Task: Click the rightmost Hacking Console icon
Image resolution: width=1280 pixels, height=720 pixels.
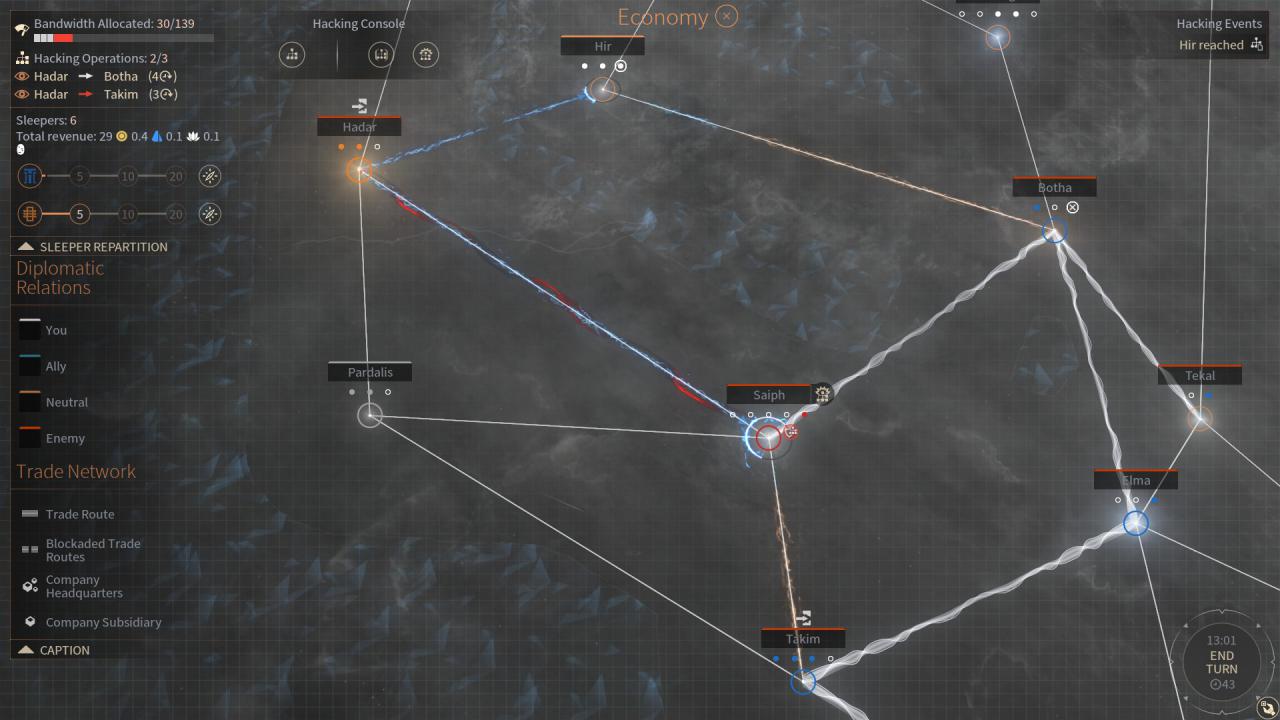Action: (426, 55)
